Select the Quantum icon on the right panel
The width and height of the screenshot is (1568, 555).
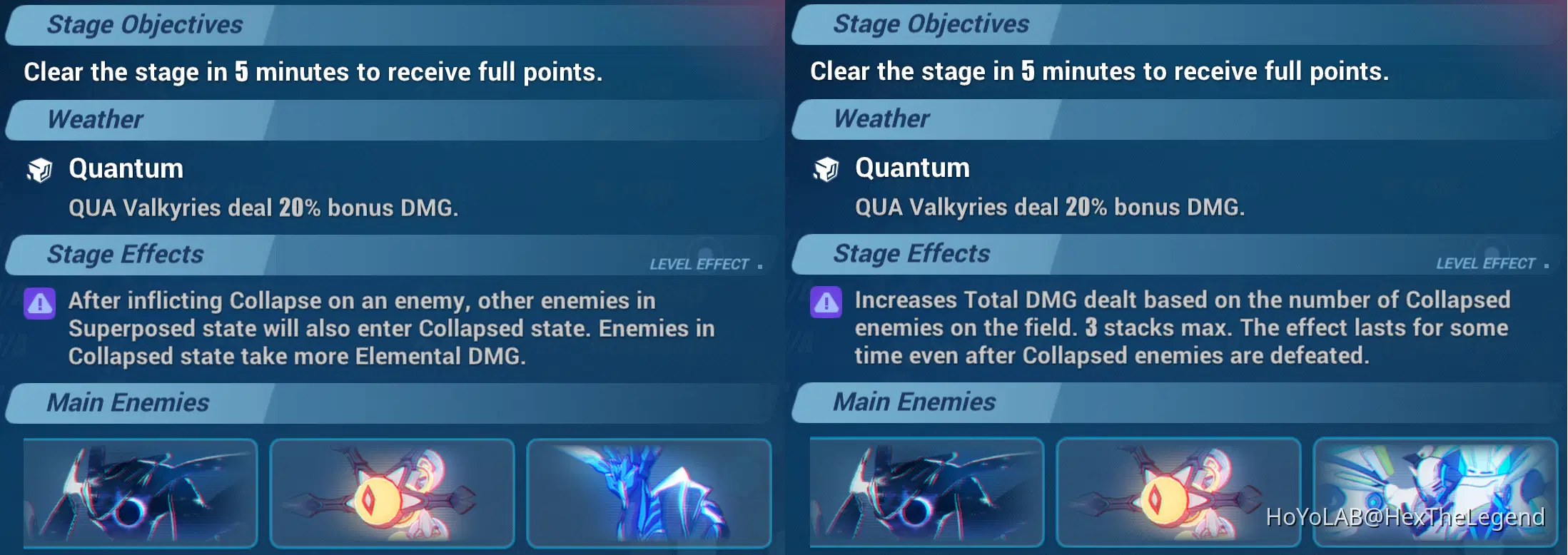tap(827, 170)
